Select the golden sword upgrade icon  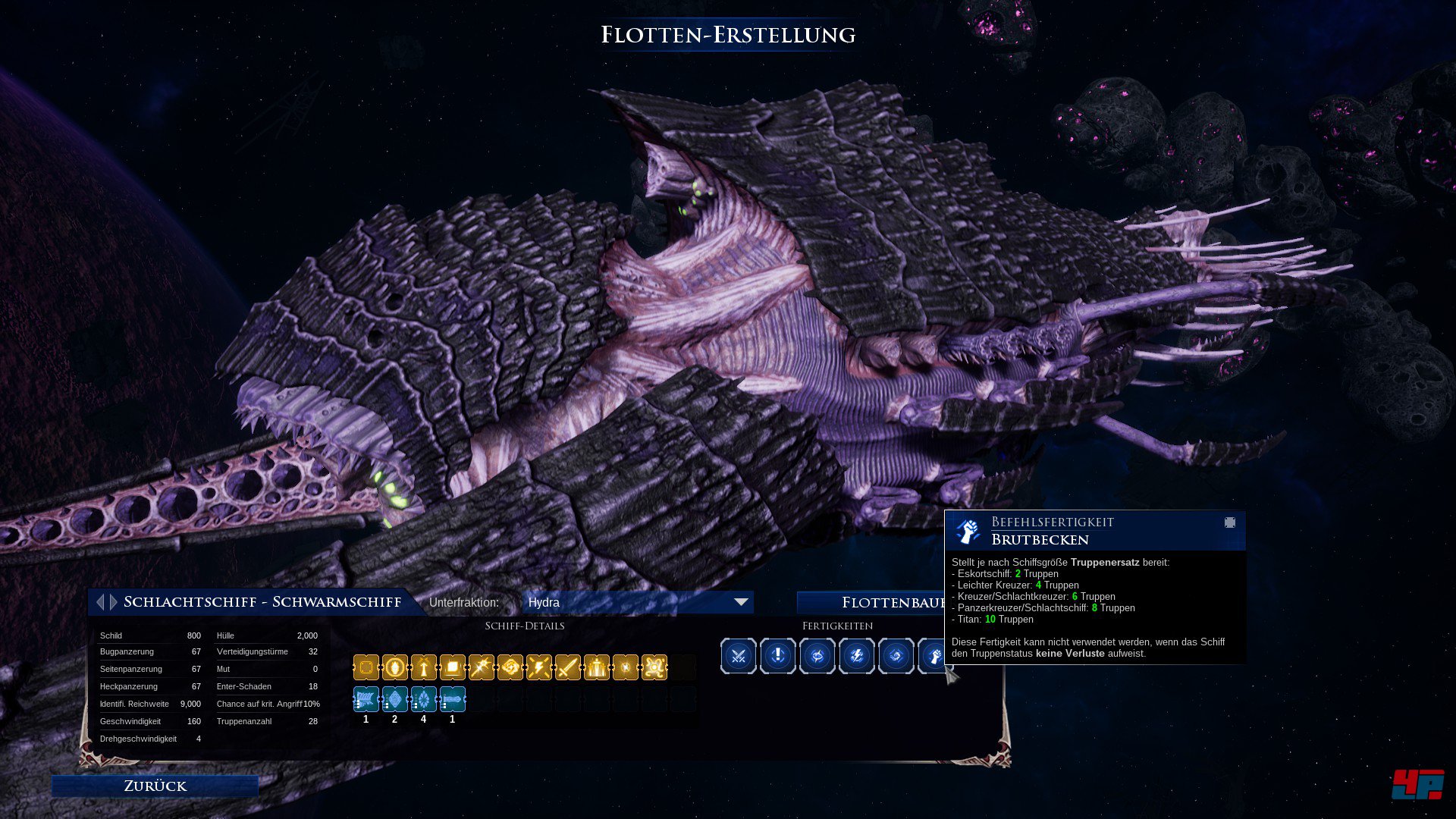568,667
